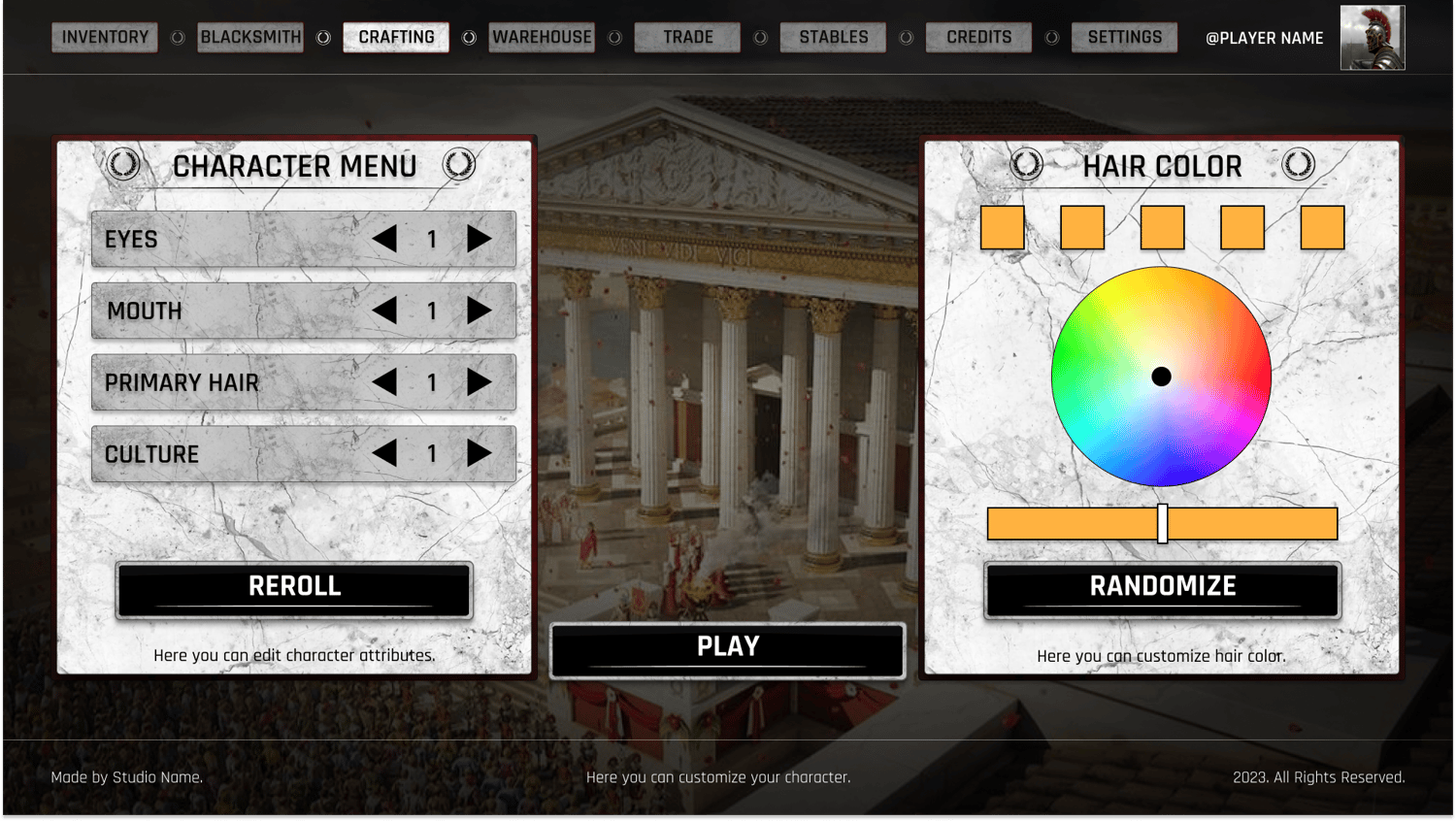
Task: View the Credits tab
Action: coord(978,38)
